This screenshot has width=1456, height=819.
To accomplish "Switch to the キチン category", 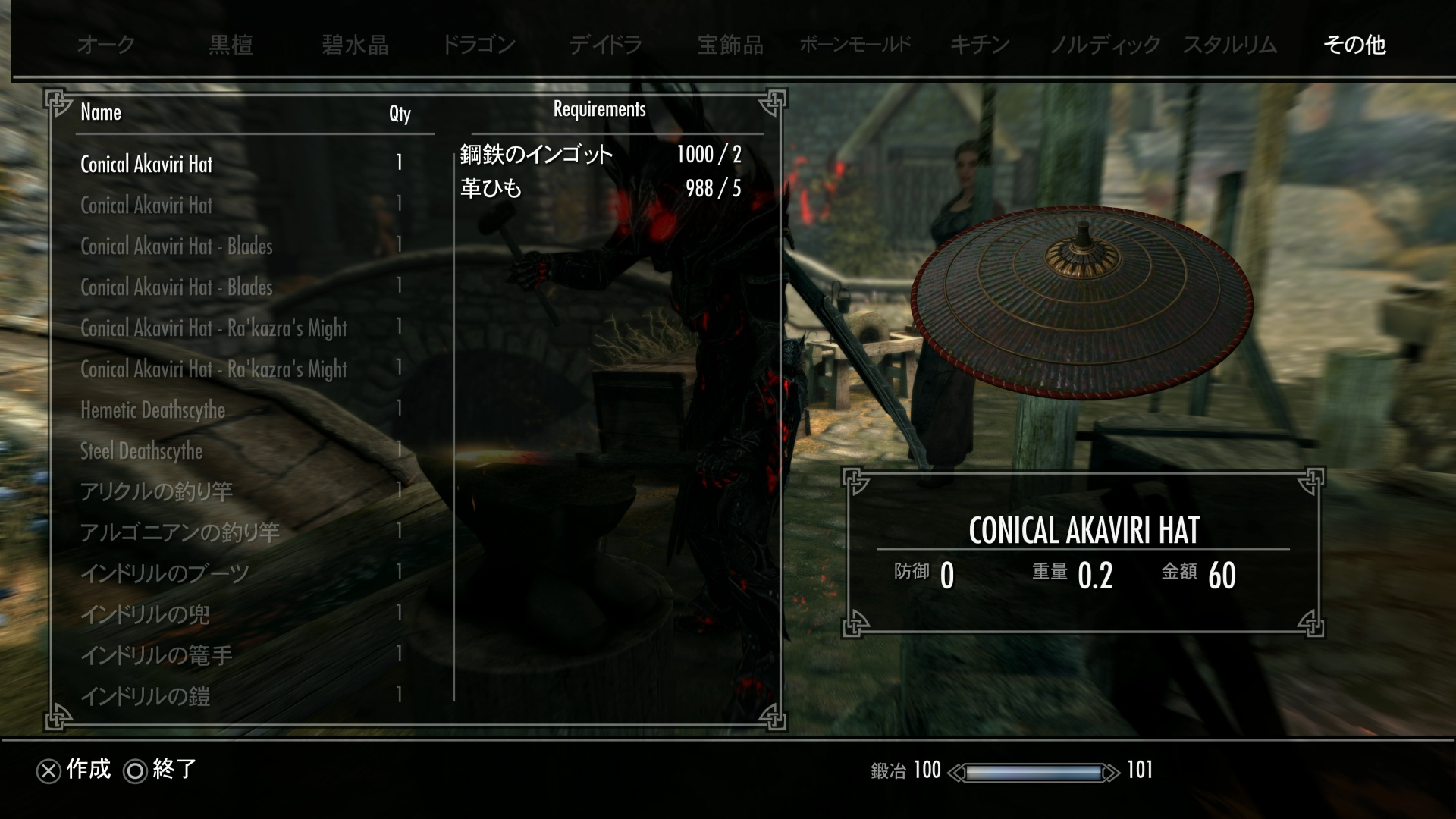I will (980, 45).
